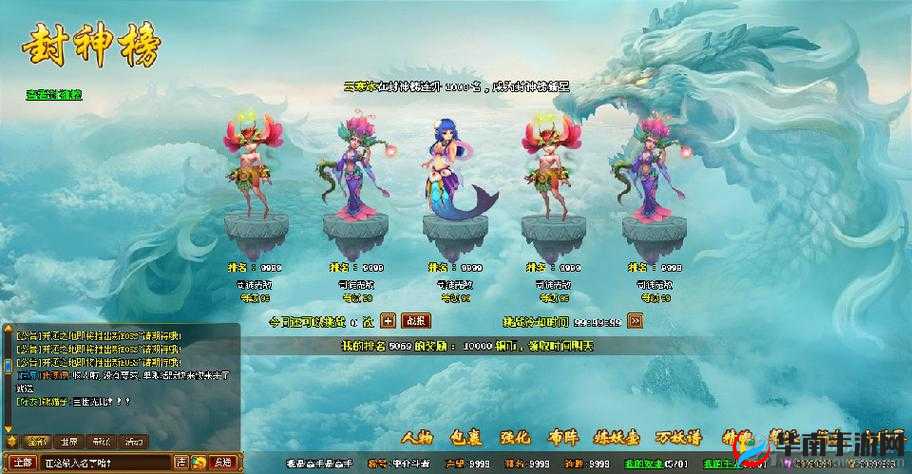Click the plus button to add challenge attempts

click(388, 321)
